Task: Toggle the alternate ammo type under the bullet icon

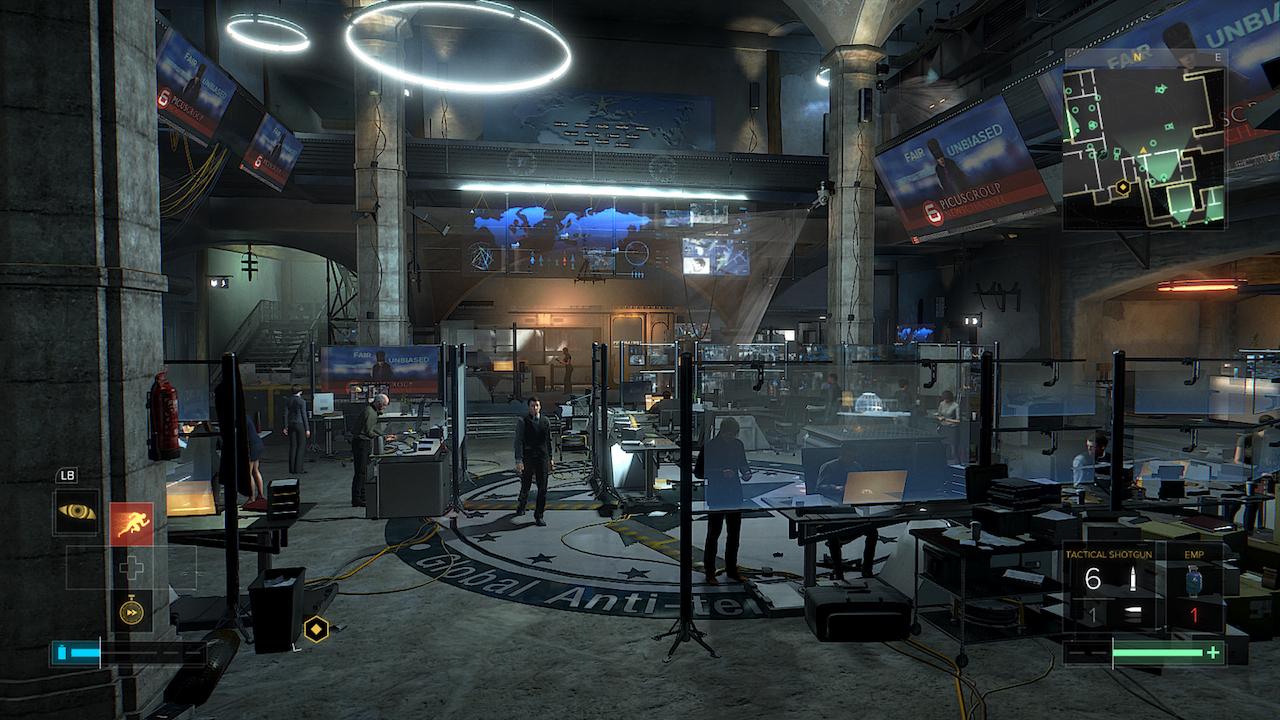Action: click(1132, 612)
